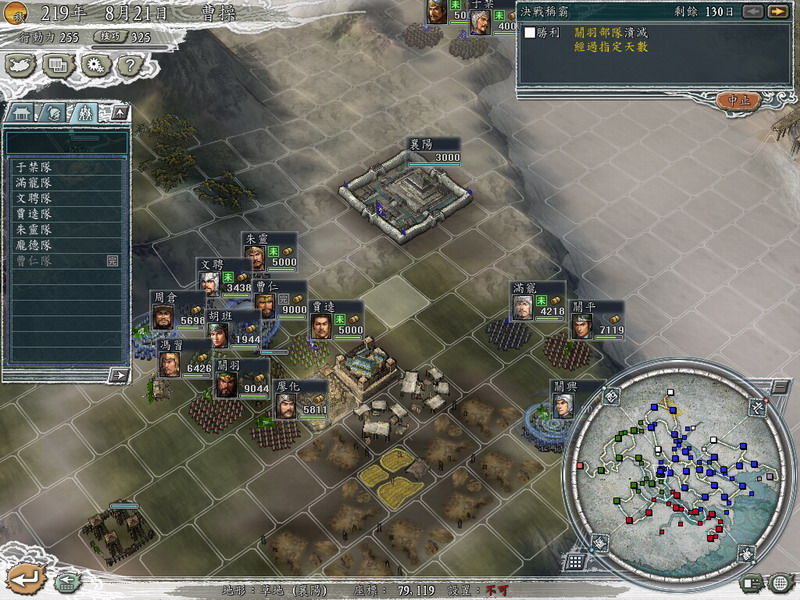Open the gear settings icon
The width and height of the screenshot is (800, 600).
click(94, 65)
